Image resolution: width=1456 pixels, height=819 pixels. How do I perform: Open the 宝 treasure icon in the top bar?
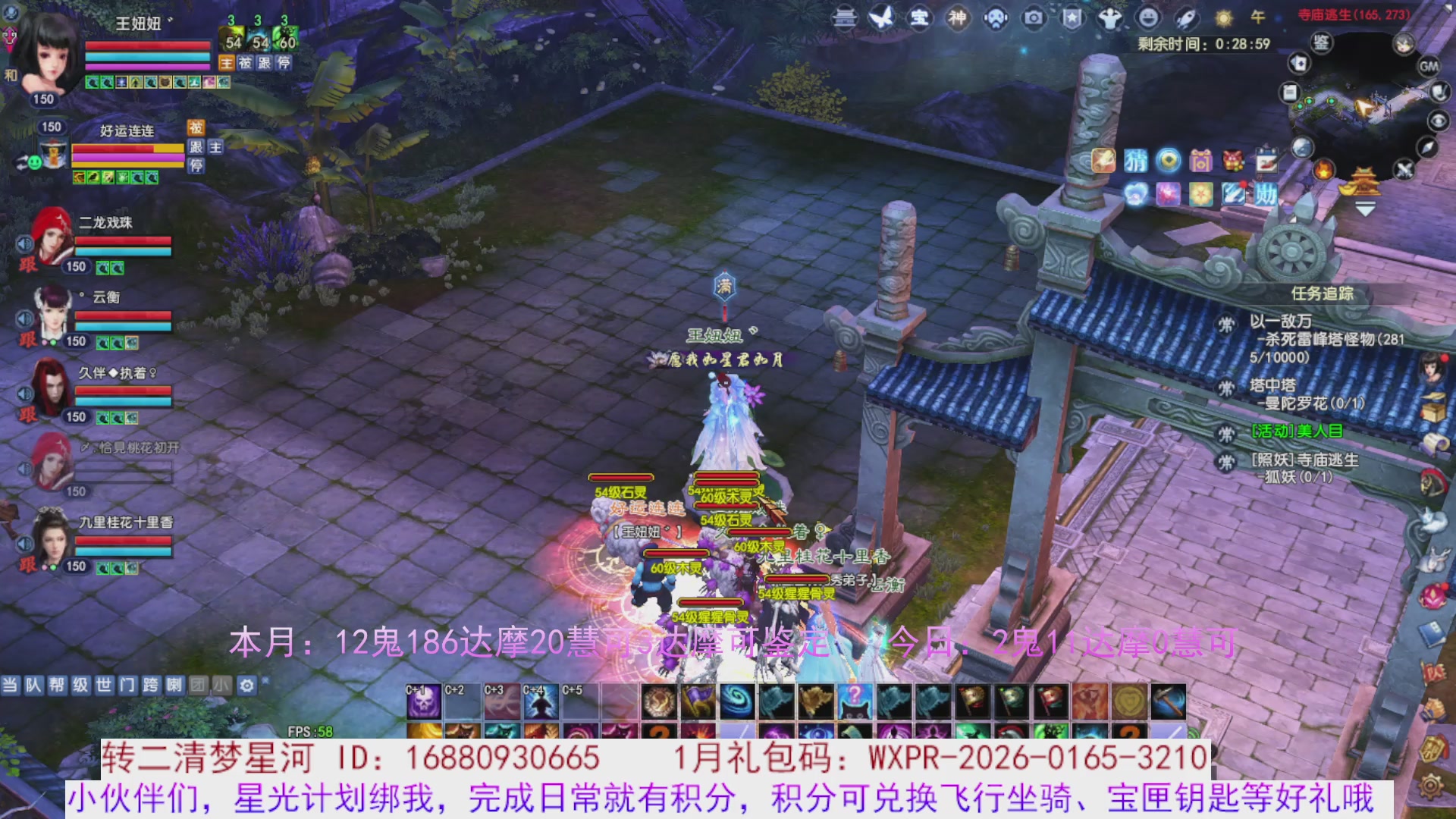[x=920, y=18]
